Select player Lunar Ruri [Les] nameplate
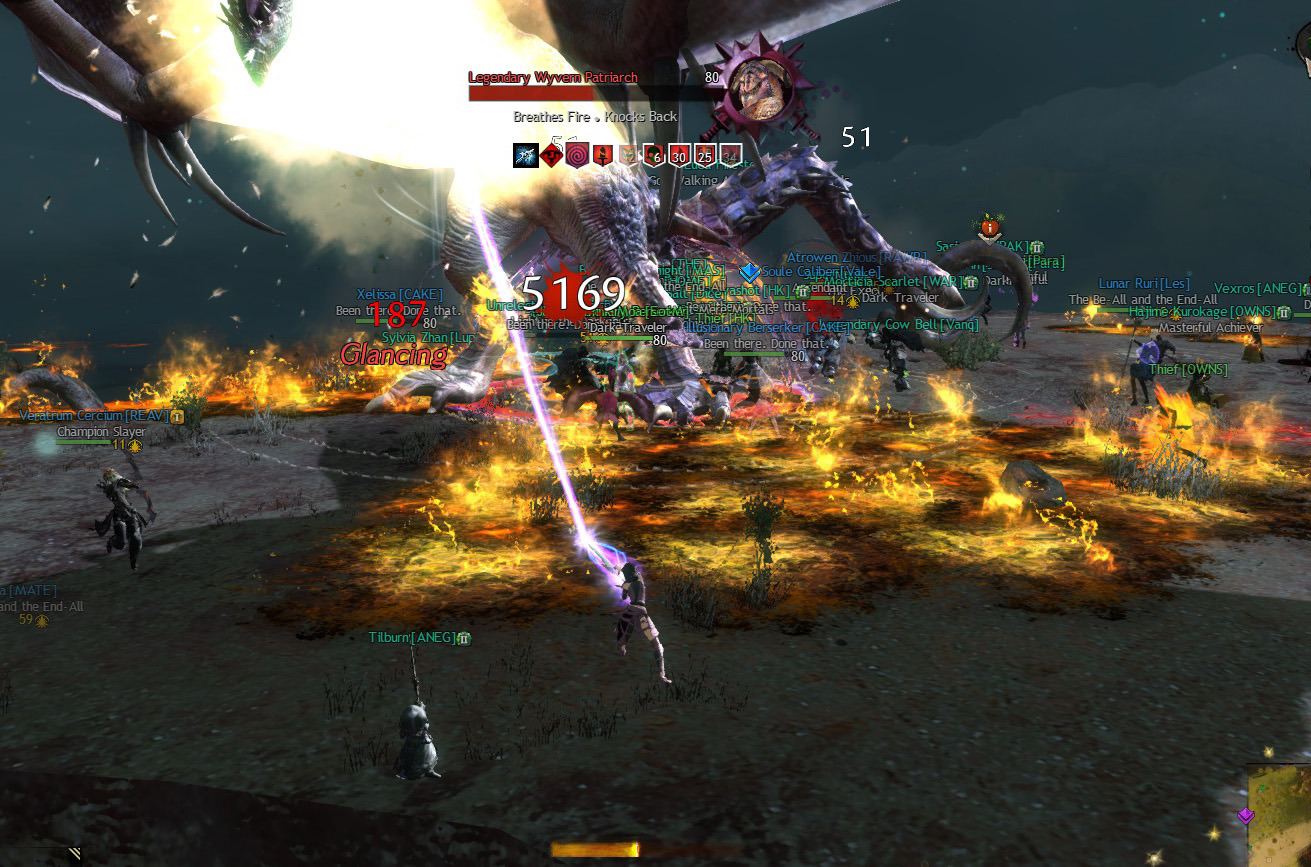 (1144, 284)
